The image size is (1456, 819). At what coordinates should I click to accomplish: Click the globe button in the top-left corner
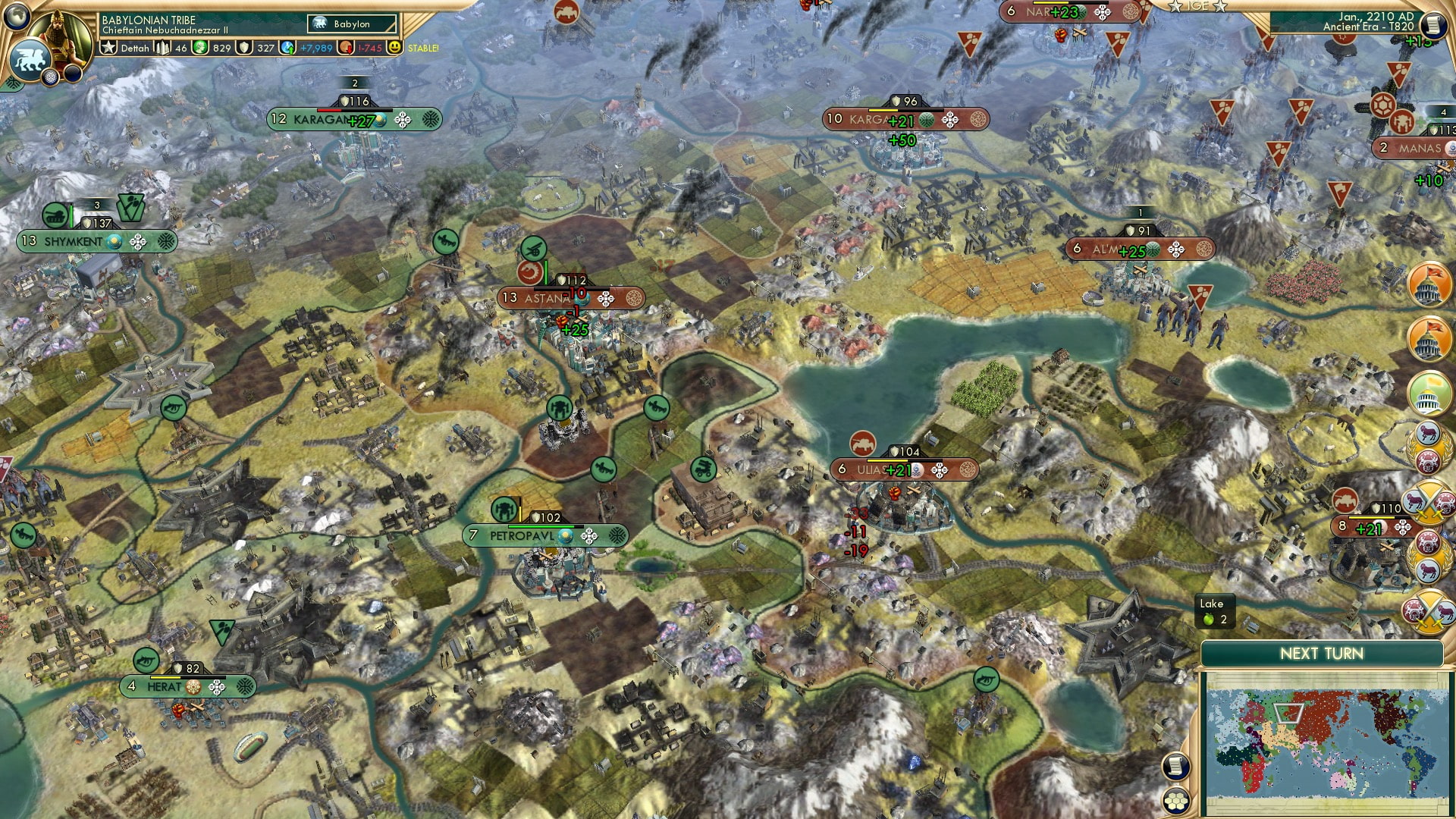click(x=17, y=17)
